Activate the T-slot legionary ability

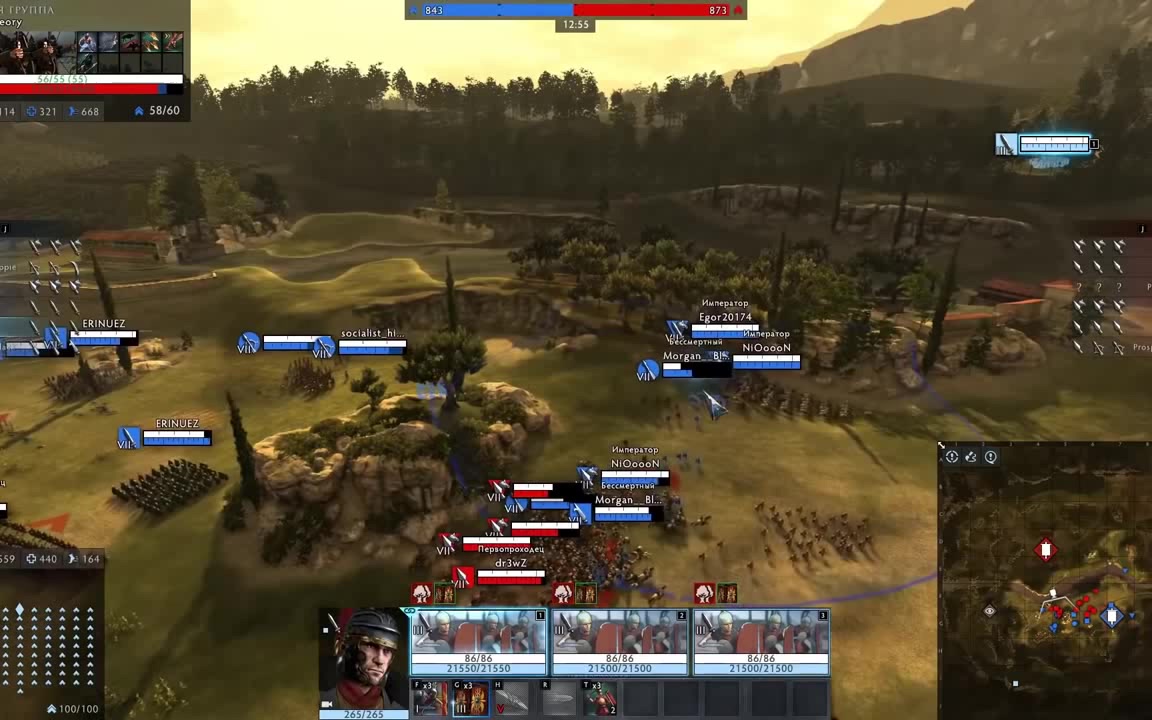(x=600, y=699)
